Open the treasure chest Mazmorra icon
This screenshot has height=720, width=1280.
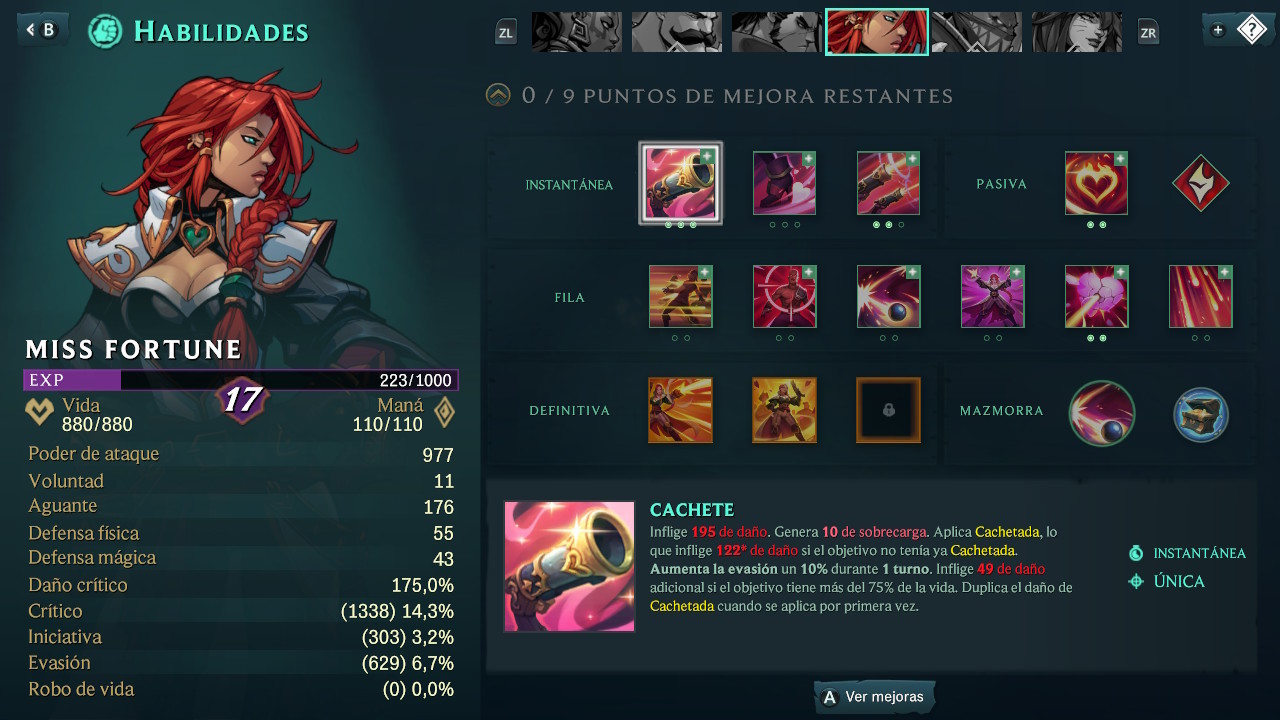pos(1201,414)
